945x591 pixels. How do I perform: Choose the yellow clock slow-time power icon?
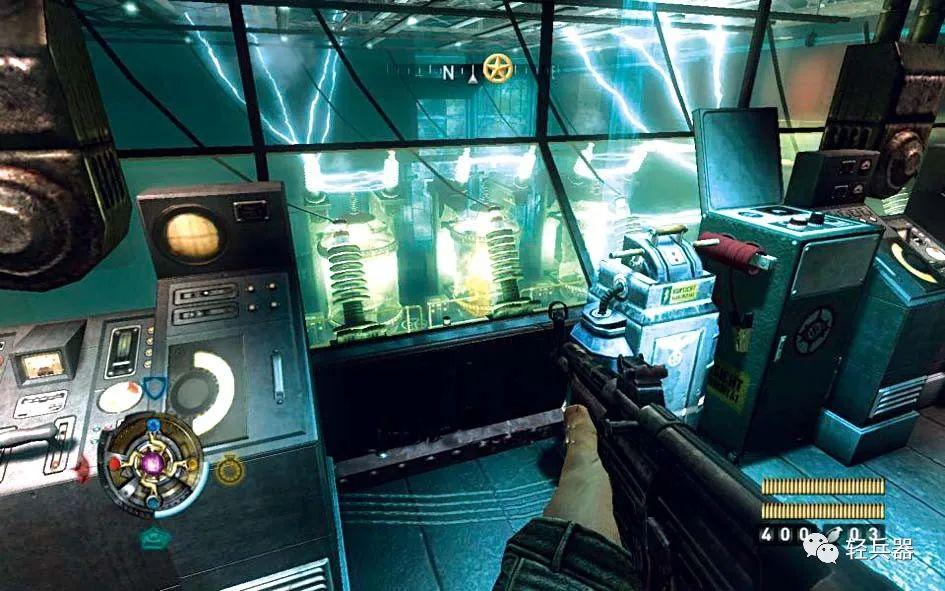(230, 468)
